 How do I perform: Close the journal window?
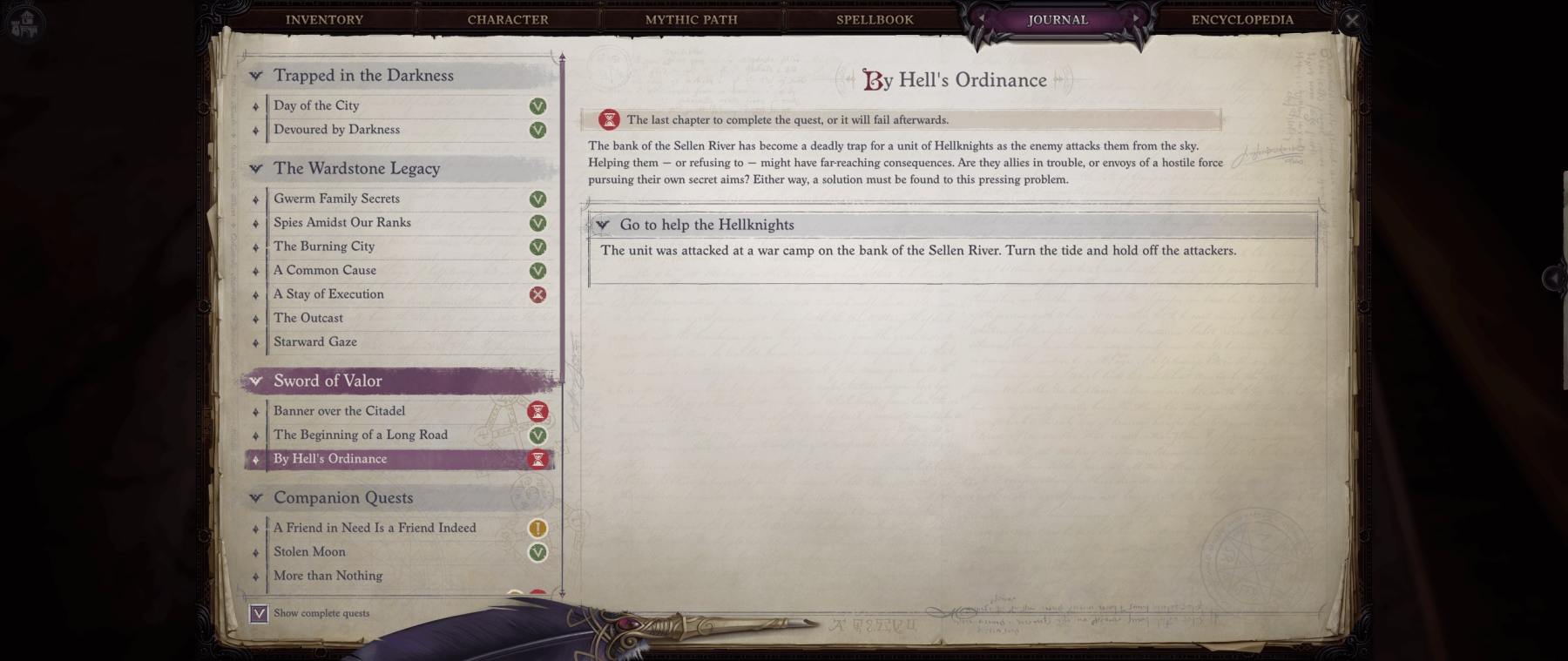click(x=1351, y=21)
